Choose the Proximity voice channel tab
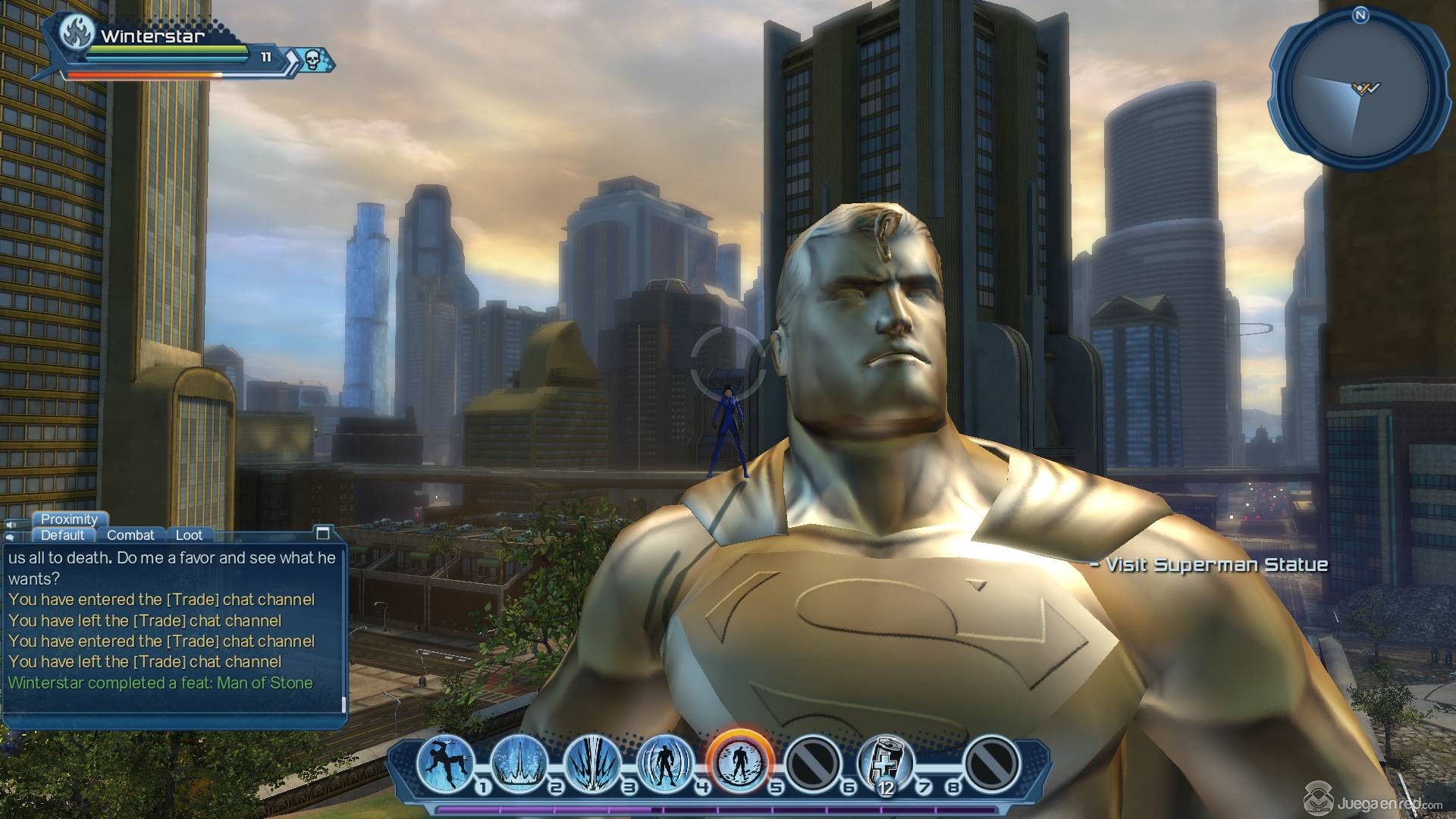The width and height of the screenshot is (1456, 819). 69,519
